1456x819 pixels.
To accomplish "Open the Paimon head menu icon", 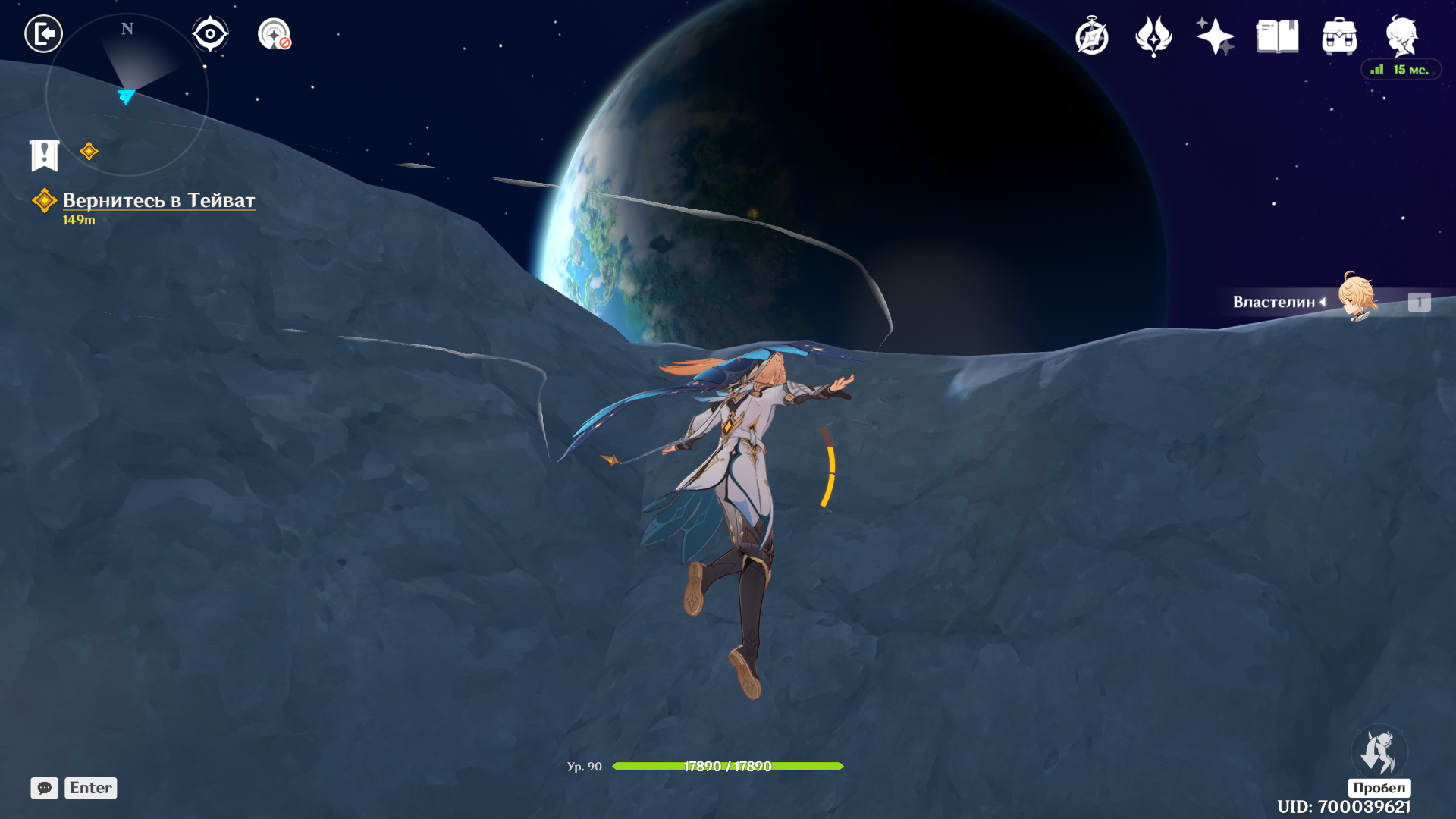I will pyautogui.click(x=1401, y=36).
